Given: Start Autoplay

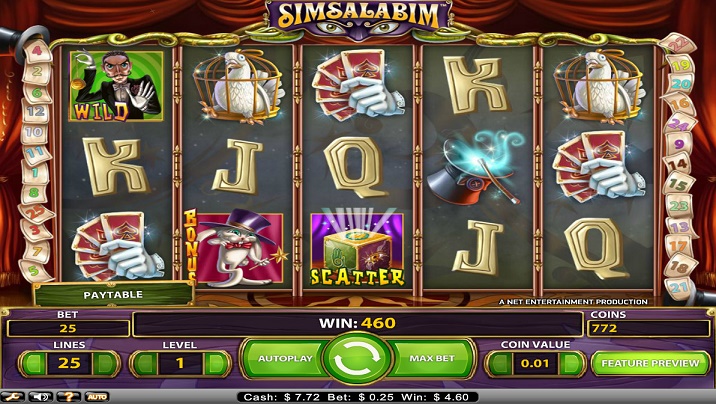Looking at the screenshot, I should (286, 357).
